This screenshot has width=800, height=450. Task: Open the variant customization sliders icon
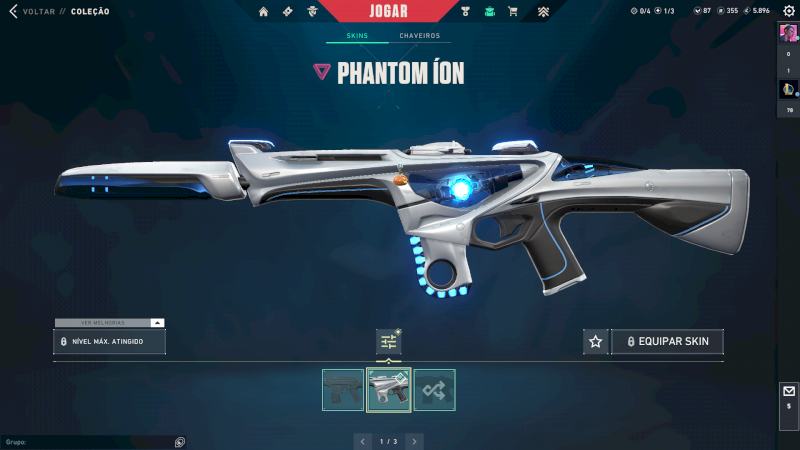pos(388,342)
